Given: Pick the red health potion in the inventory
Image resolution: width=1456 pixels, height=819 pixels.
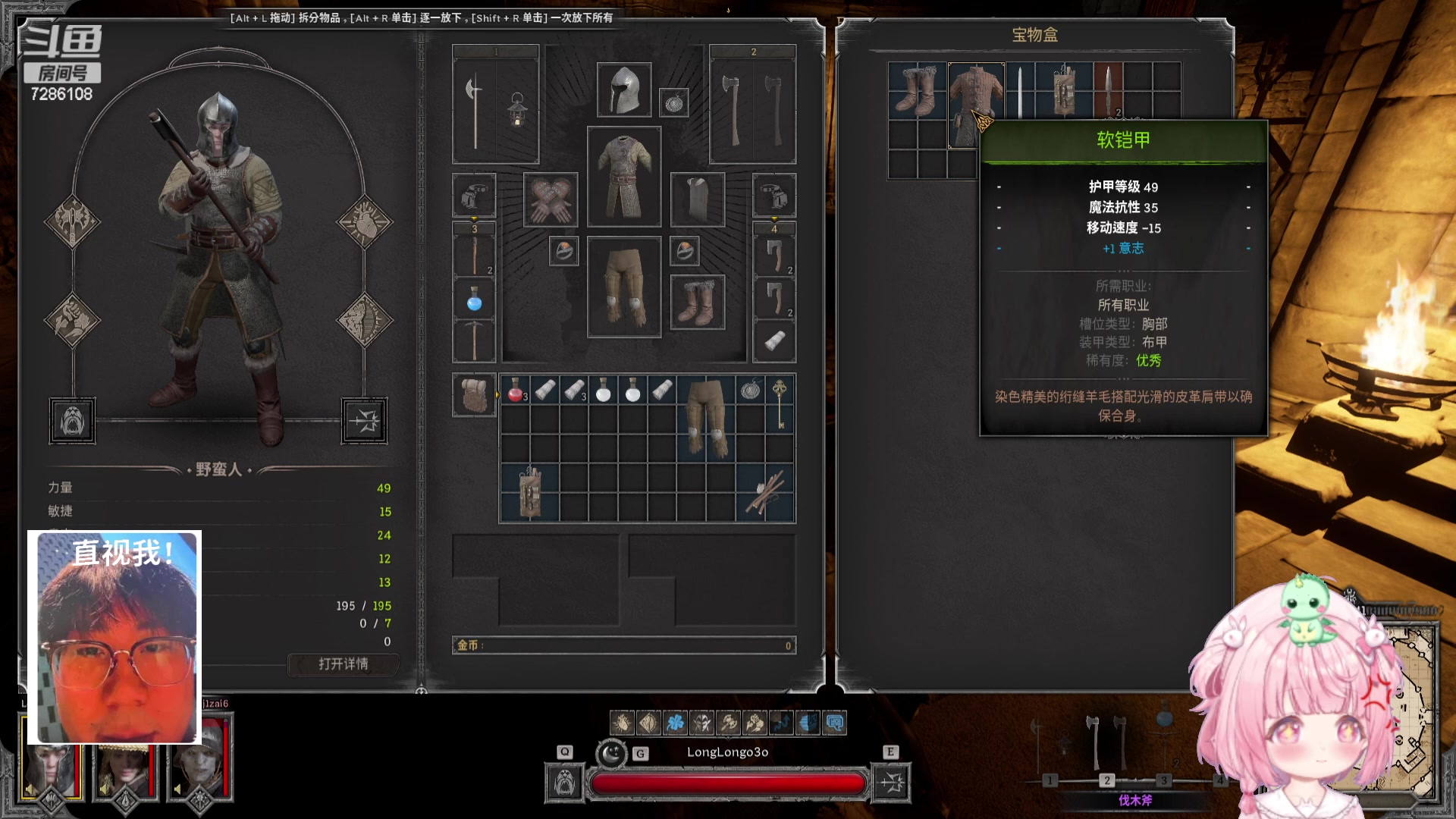Looking at the screenshot, I should 515,391.
